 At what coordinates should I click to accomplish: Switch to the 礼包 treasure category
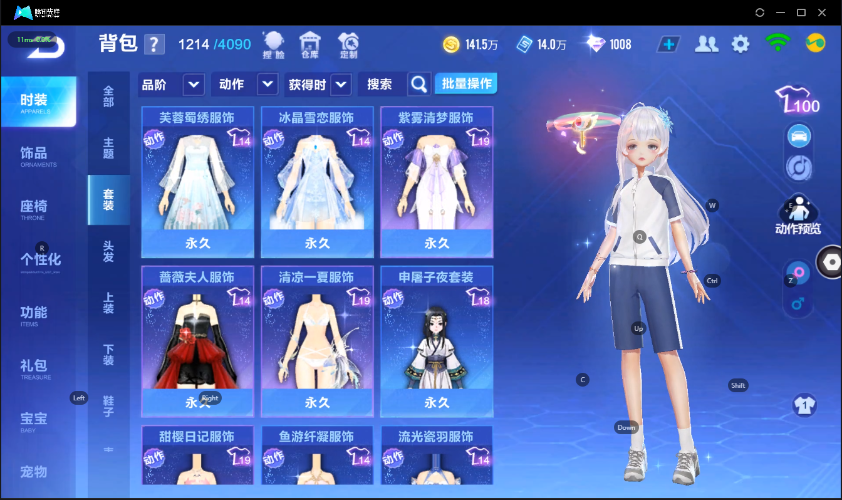34,366
